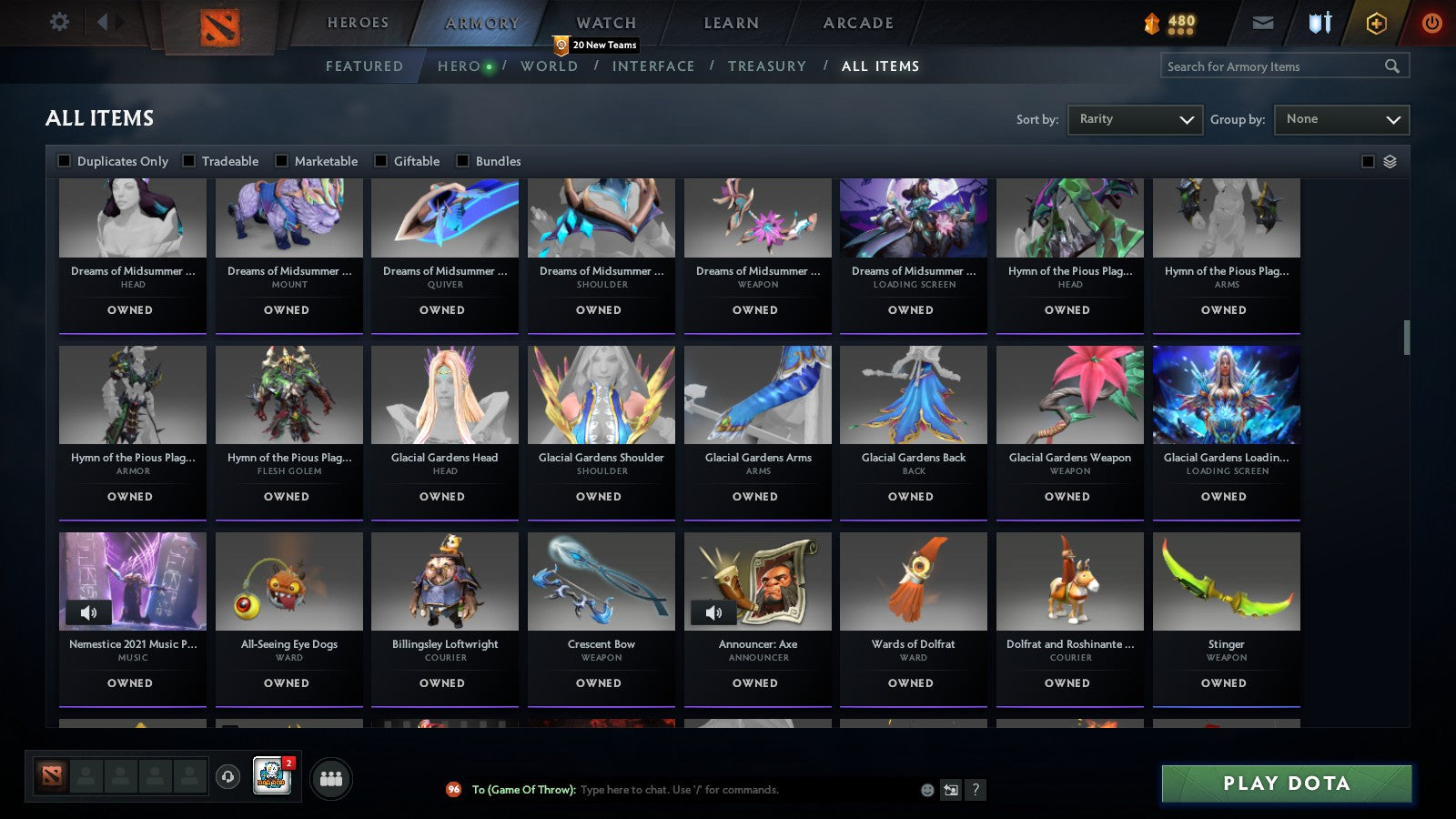Screen dimensions: 1456x819
Task: Open the friends party icon near chat
Action: pyautogui.click(x=332, y=778)
